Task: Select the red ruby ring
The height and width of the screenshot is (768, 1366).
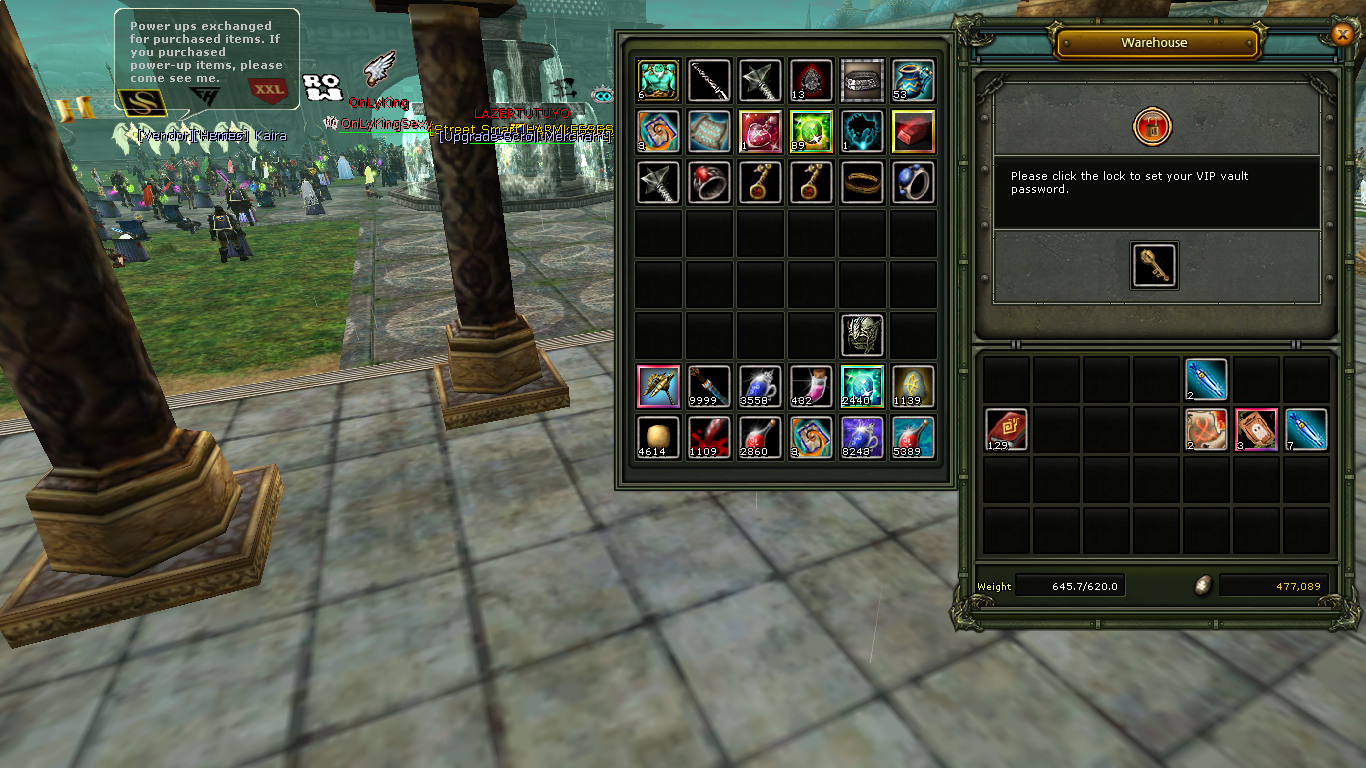Action: (x=709, y=183)
